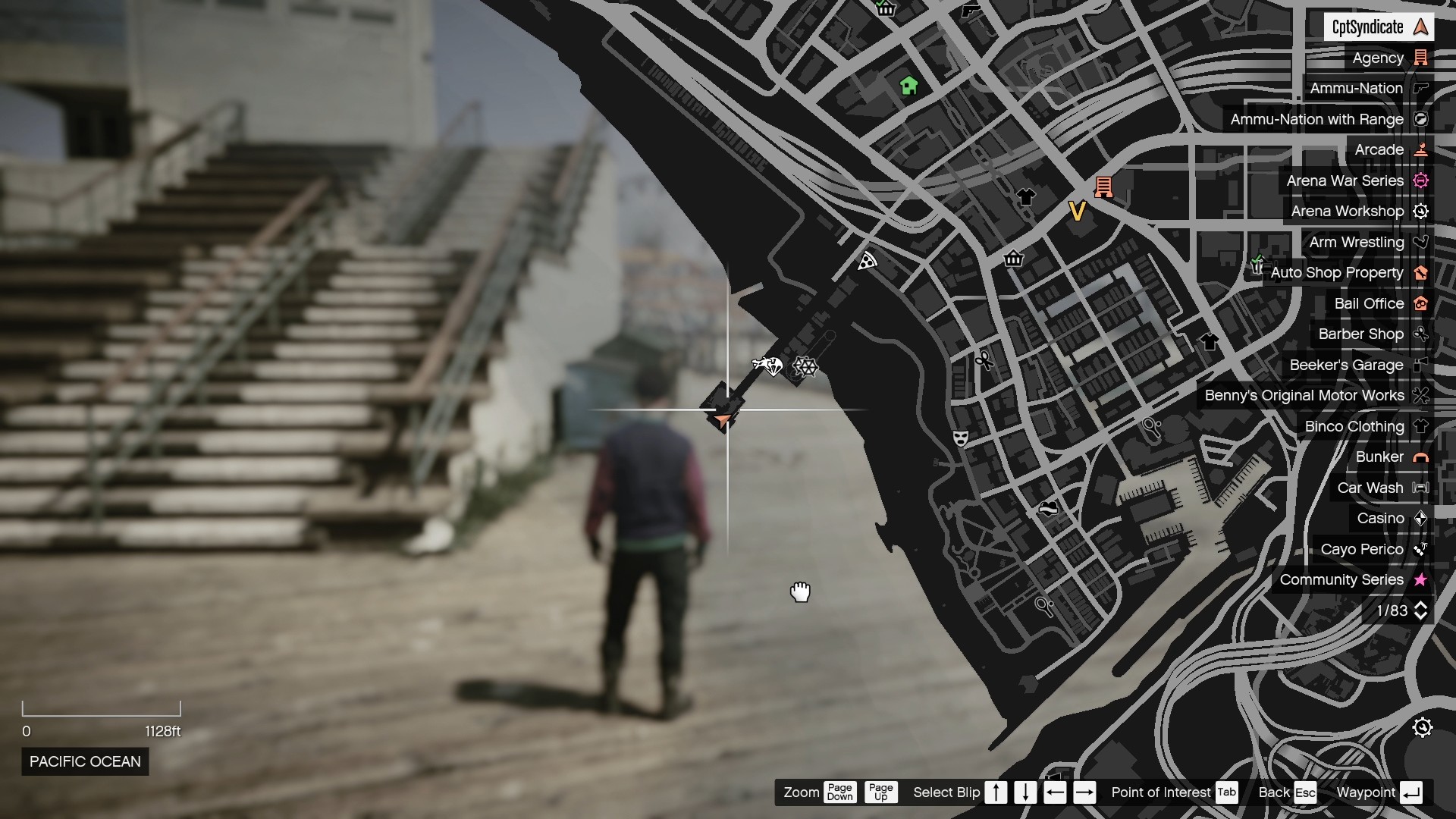Select the Bunker icon in the legend
1456x819 pixels.
click(x=1420, y=457)
